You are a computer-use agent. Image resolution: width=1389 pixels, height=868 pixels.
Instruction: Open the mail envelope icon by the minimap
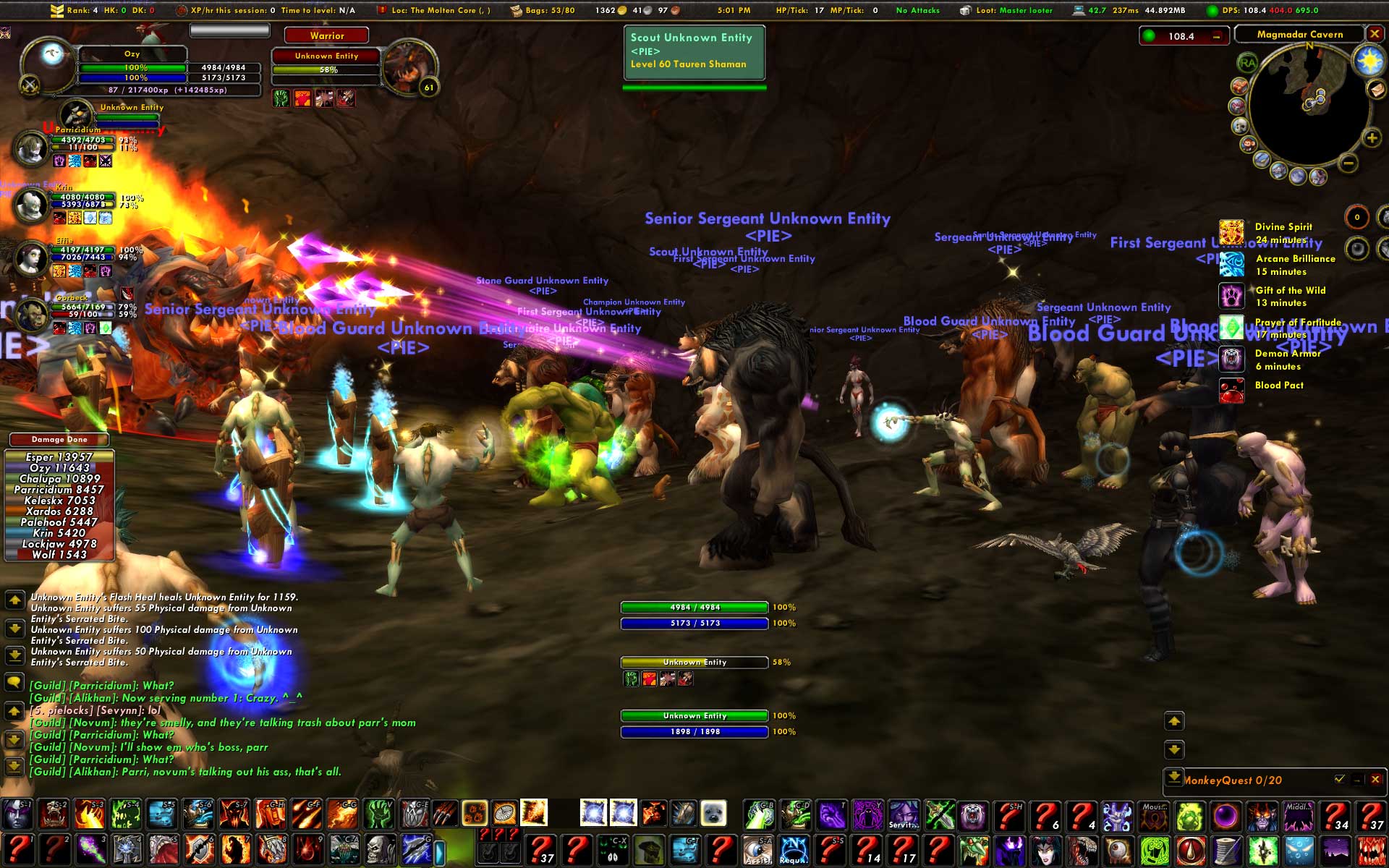[x=1376, y=89]
